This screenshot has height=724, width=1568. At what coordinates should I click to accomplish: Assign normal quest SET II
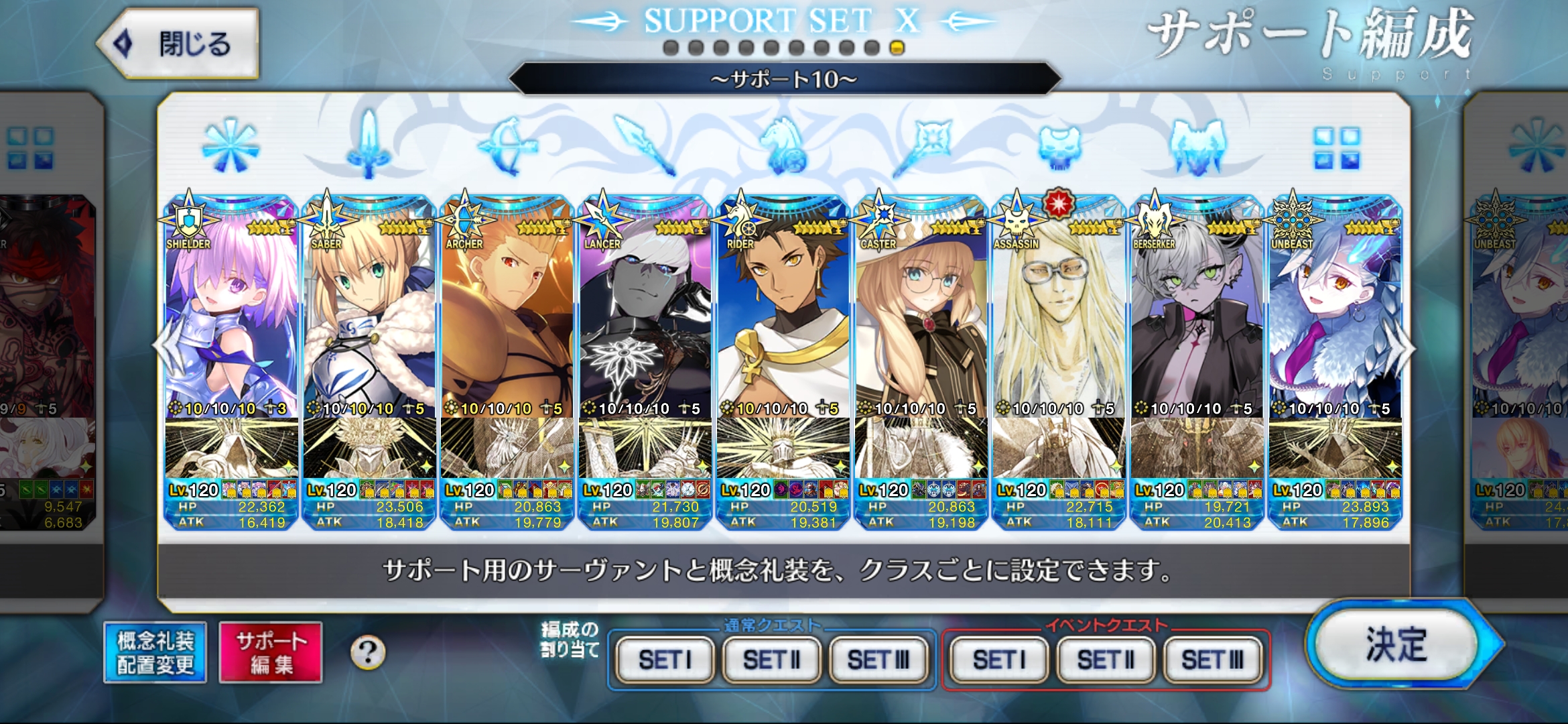(x=771, y=660)
